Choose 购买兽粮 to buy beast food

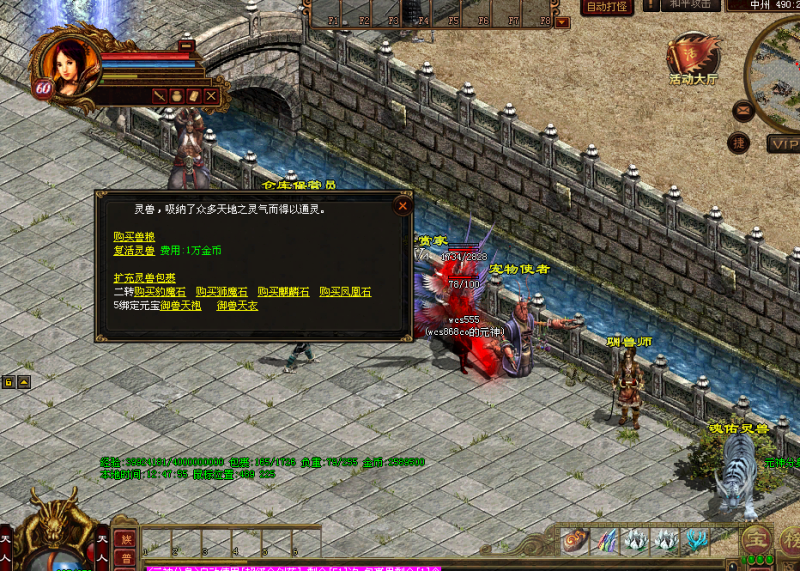[134, 236]
